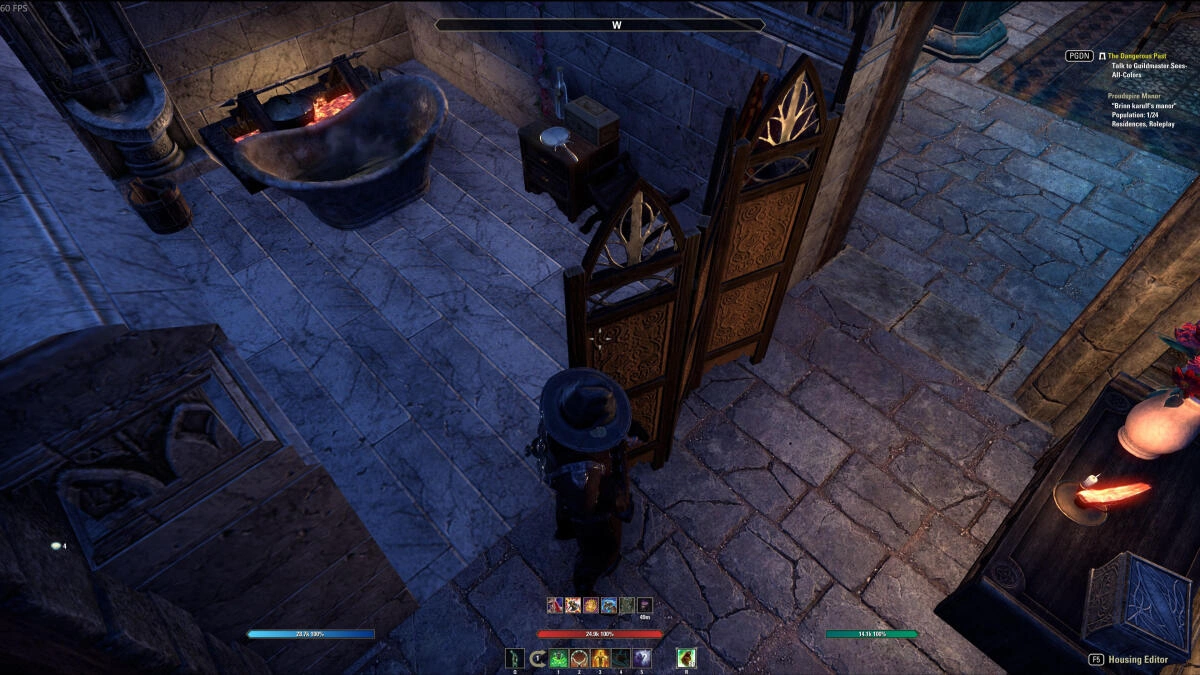Activate the purple ghostly ability in slot 5
The width and height of the screenshot is (1200, 675).
click(642, 658)
